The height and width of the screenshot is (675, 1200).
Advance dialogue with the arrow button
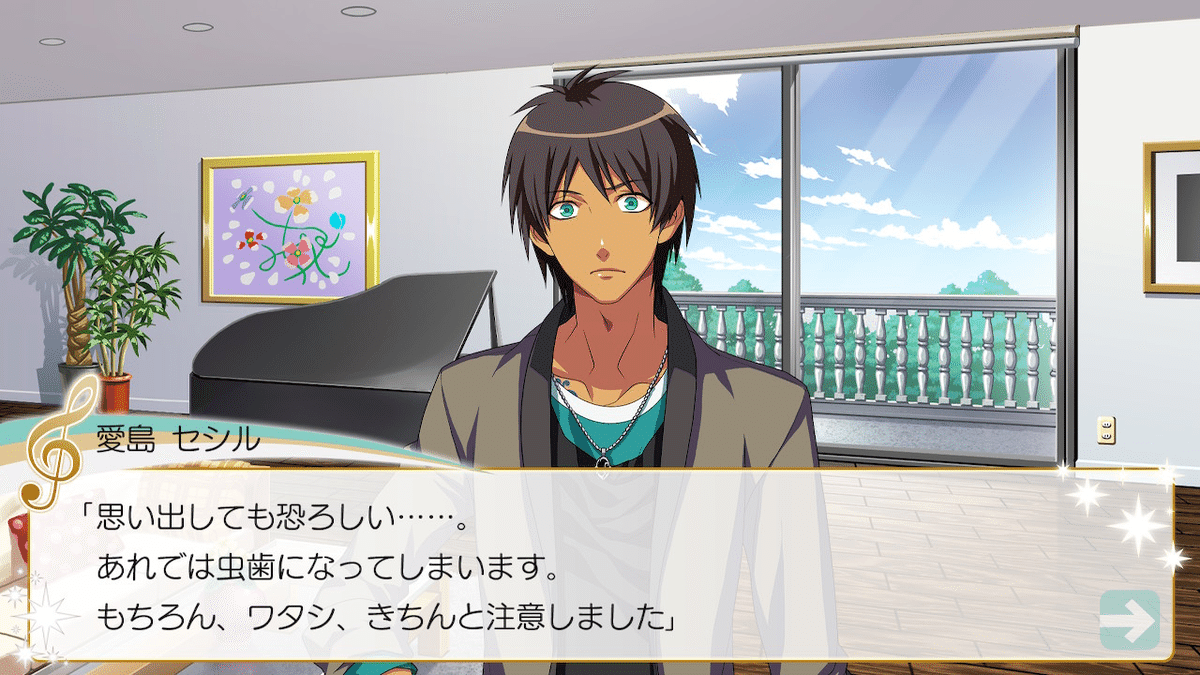[1129, 620]
